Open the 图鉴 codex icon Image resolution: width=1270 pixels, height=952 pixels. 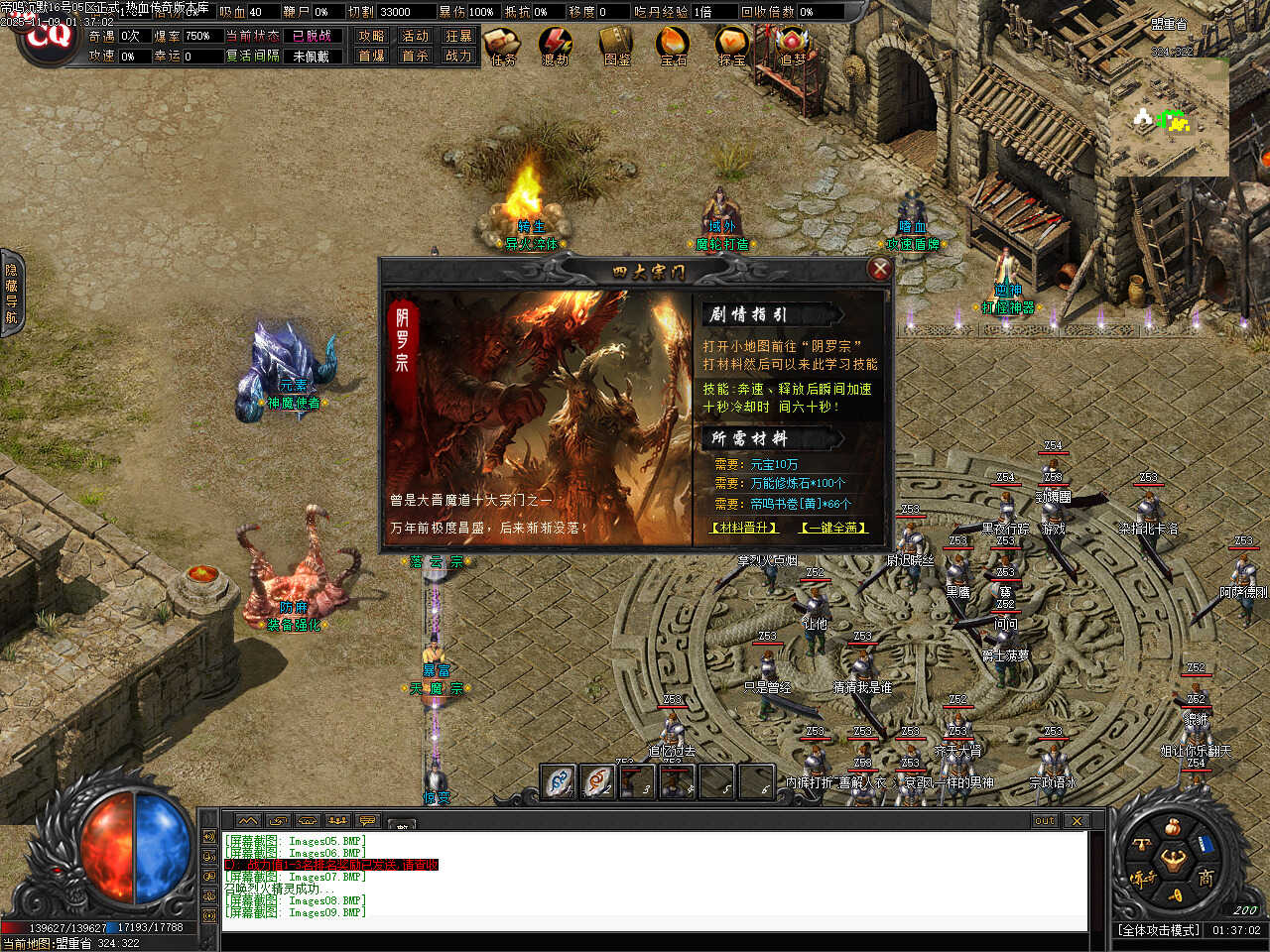617,46
